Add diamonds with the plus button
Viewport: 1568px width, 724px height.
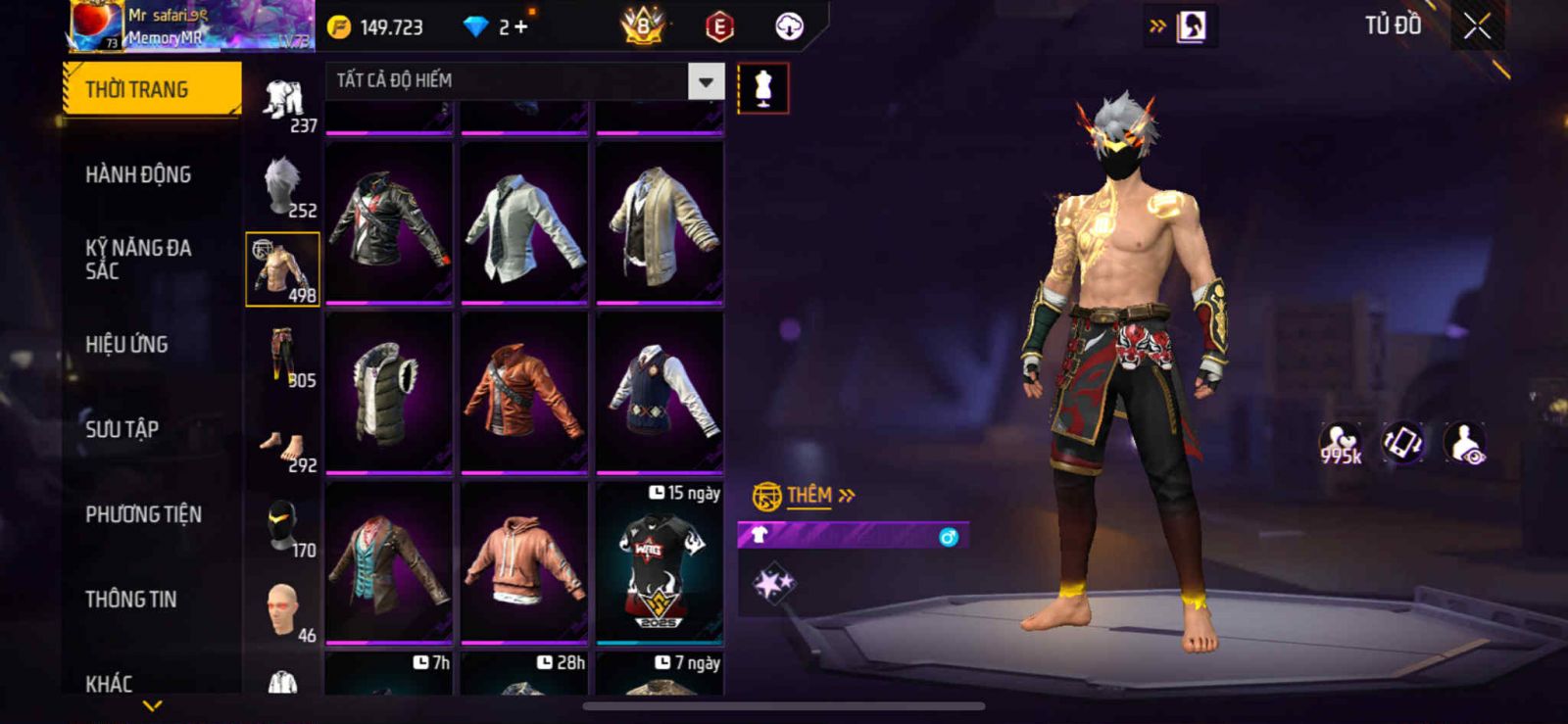point(520,27)
